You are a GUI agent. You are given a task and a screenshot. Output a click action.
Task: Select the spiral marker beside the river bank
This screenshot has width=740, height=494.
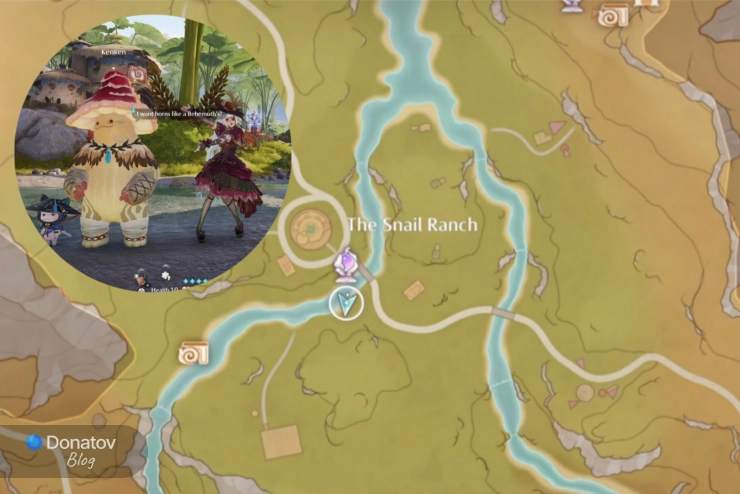(x=192, y=353)
